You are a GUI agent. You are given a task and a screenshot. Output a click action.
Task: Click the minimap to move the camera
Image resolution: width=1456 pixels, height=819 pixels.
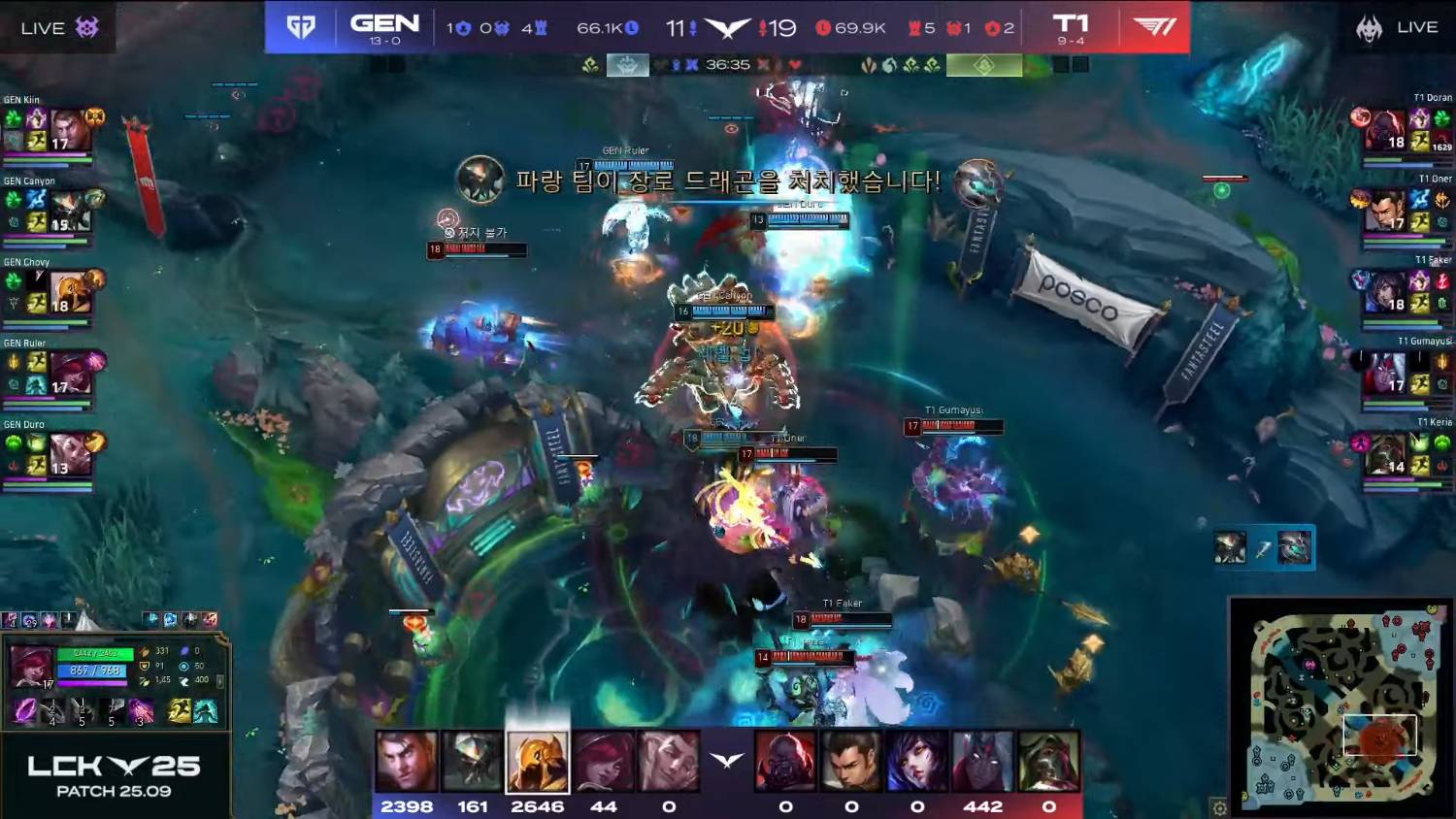1340,706
